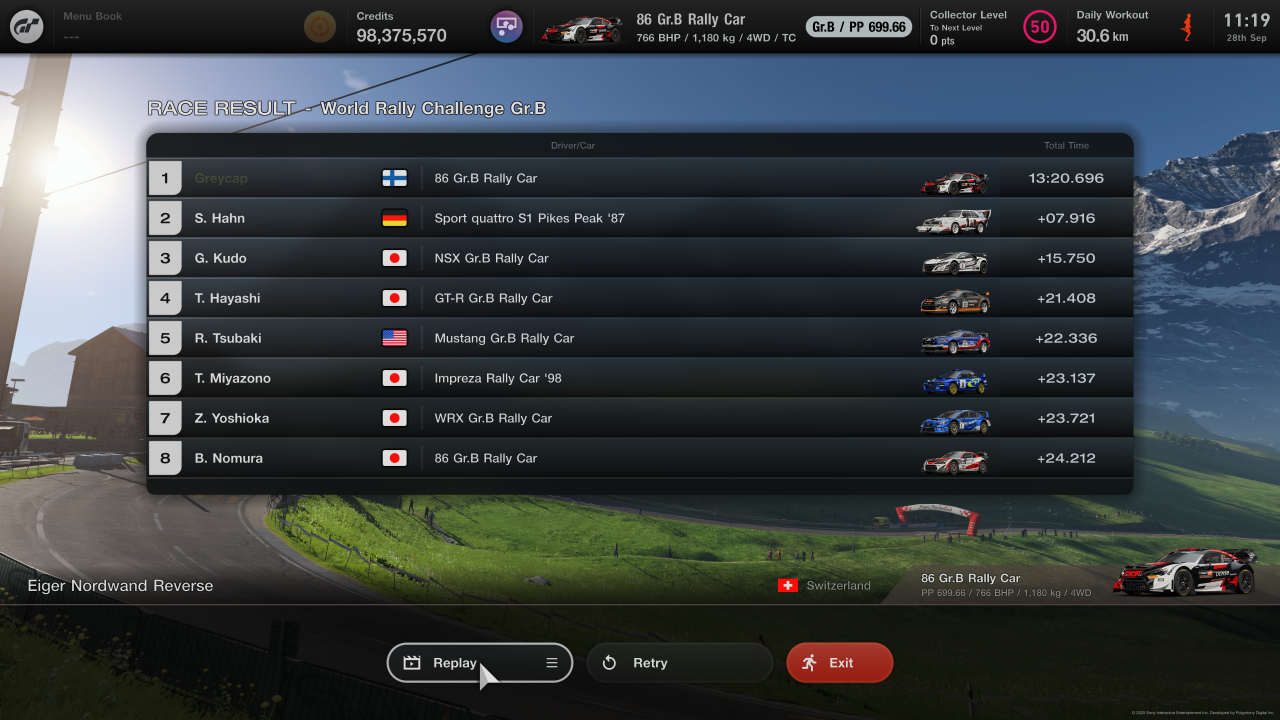Select Z. Yoshioka's WRX result row
The image size is (1280, 720).
click(640, 418)
